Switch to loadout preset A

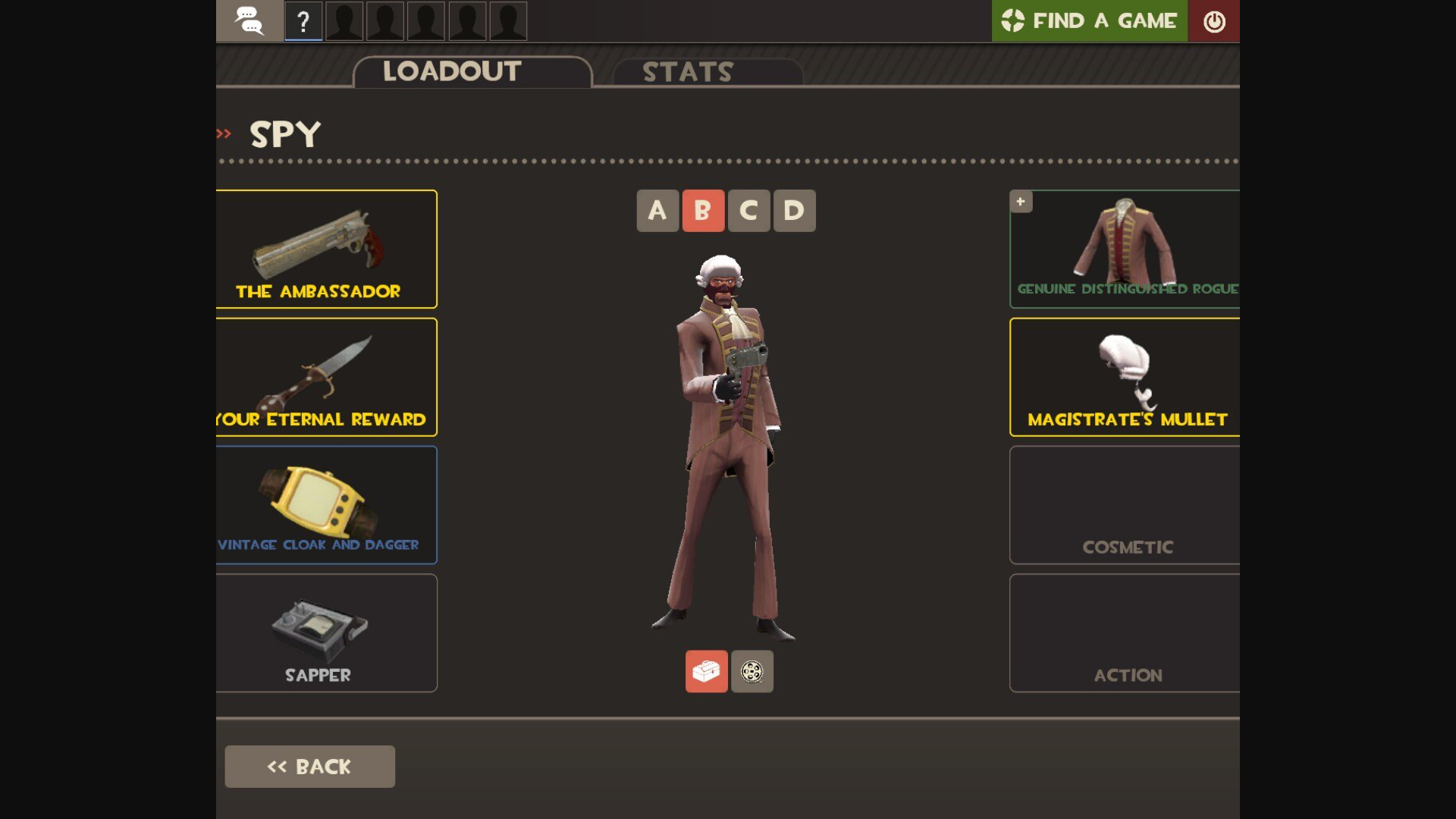coord(657,210)
